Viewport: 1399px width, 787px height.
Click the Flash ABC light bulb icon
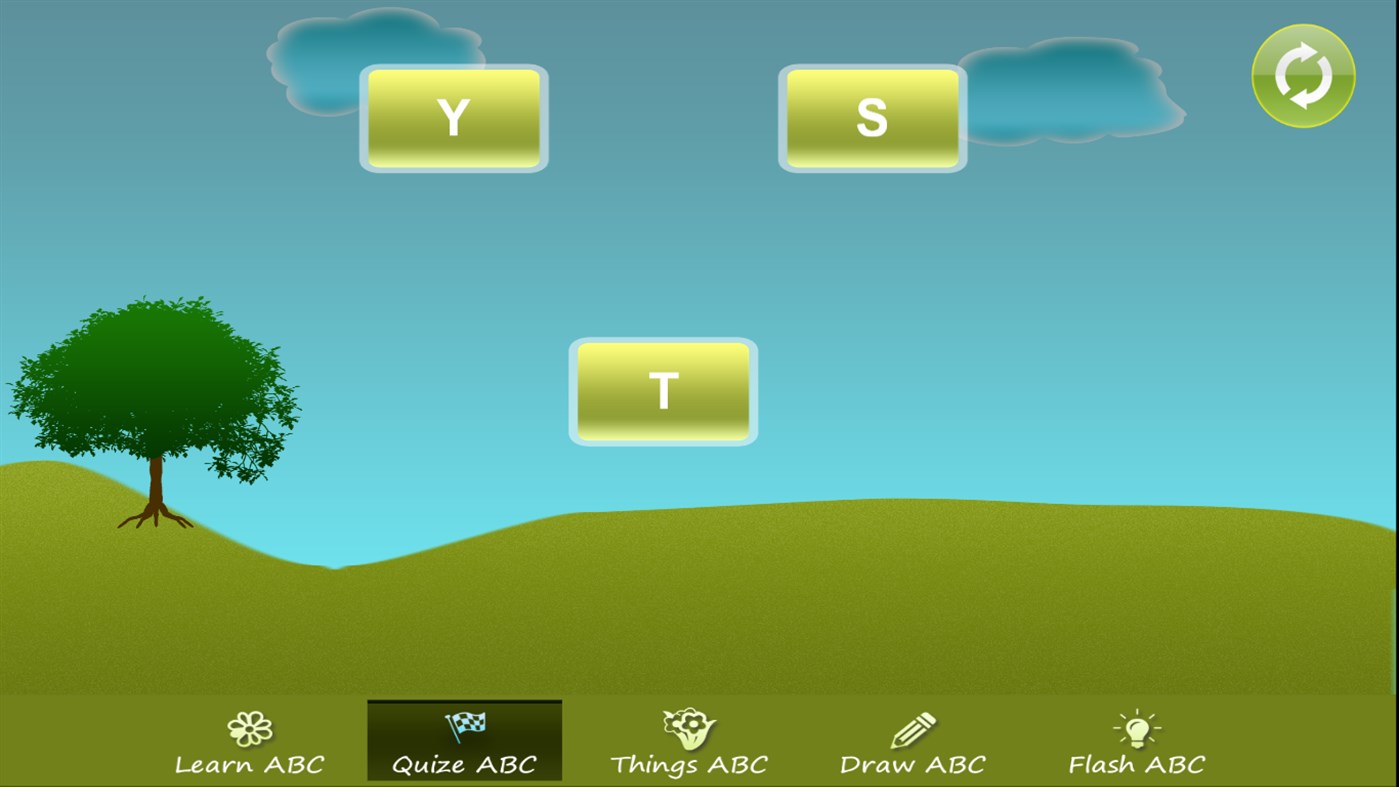tap(1137, 727)
